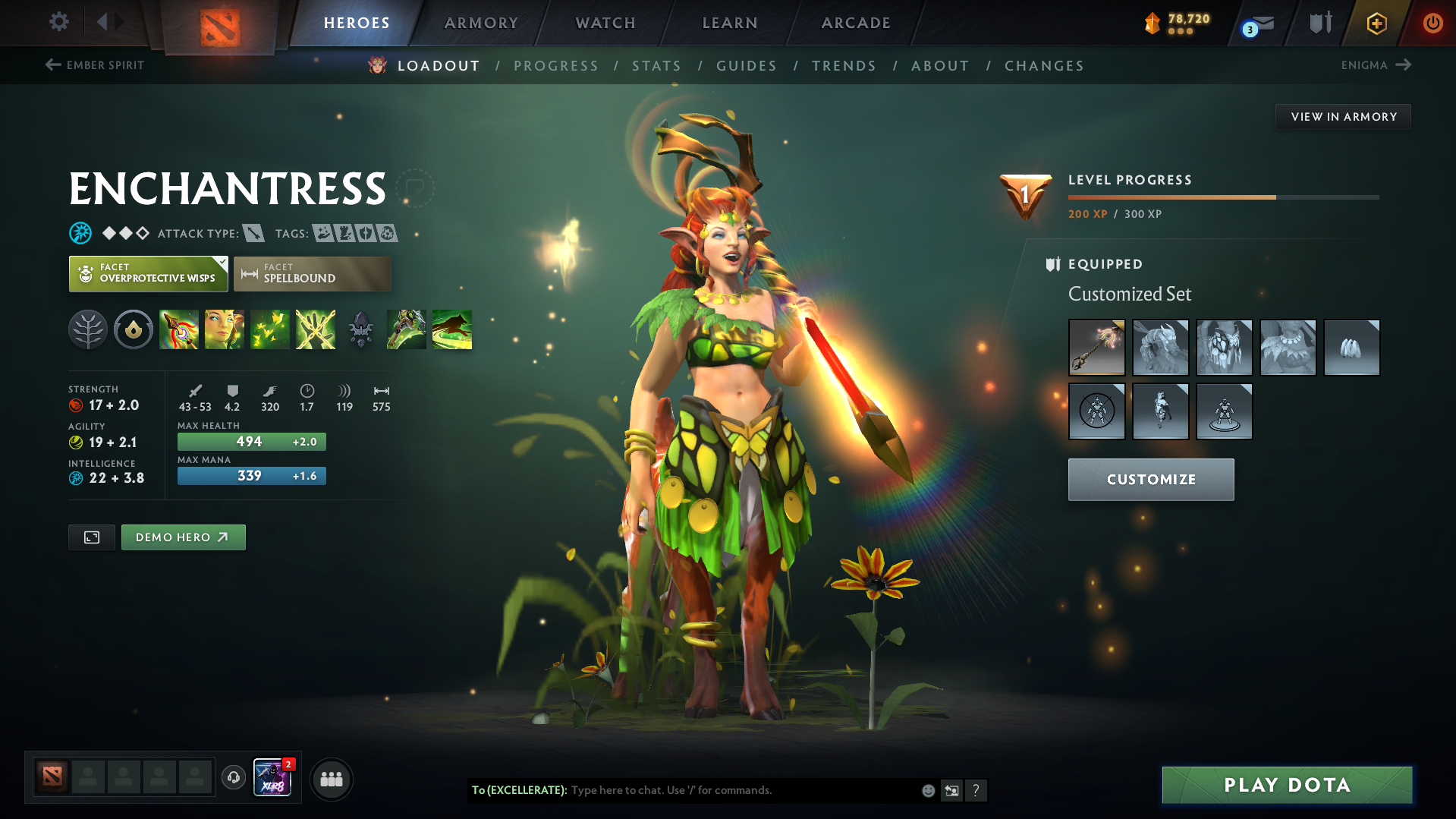Open the Impetus ability details
This screenshot has height=819, width=1456.
coord(179,329)
